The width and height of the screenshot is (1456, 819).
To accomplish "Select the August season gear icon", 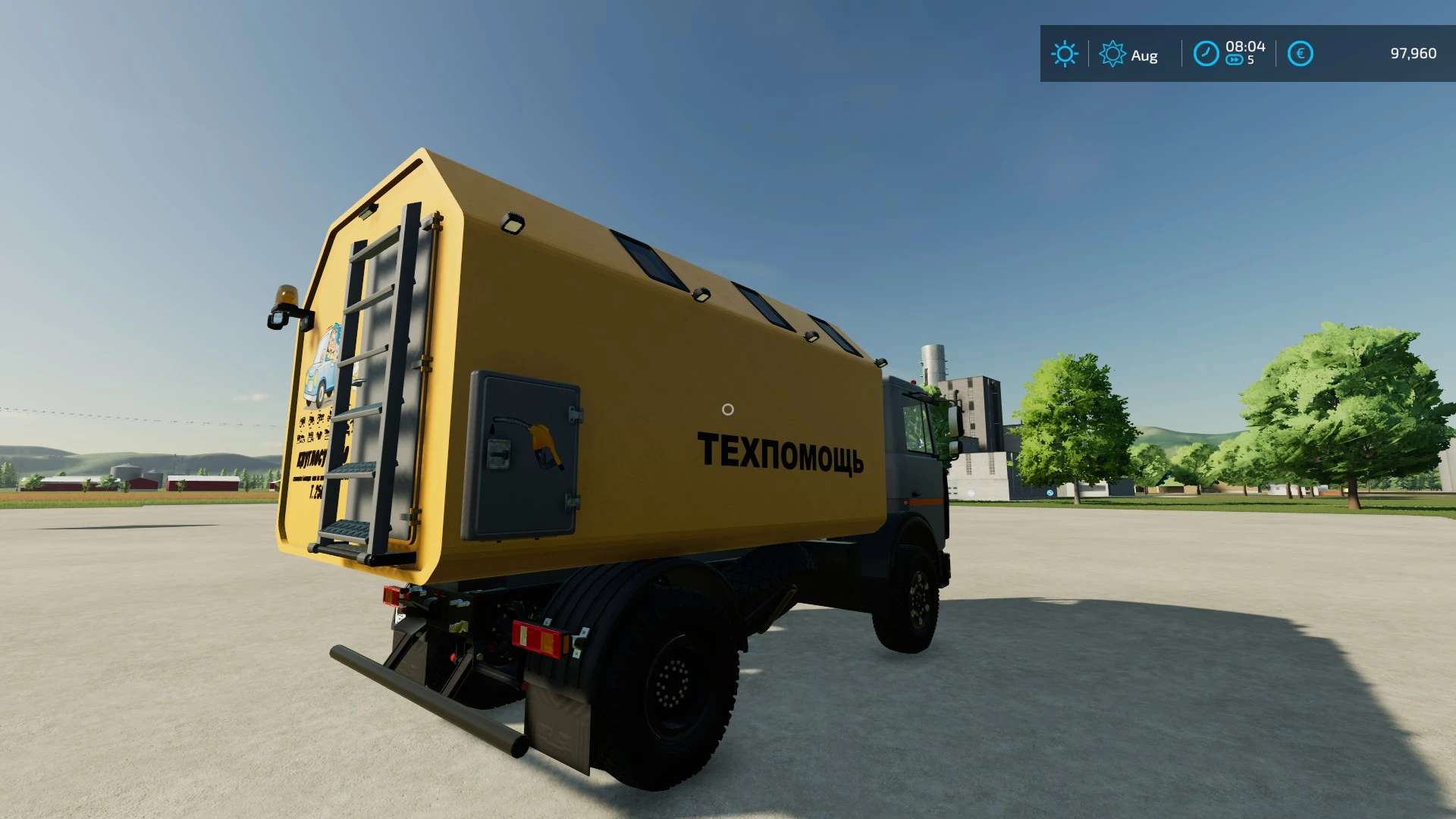I will [1112, 54].
